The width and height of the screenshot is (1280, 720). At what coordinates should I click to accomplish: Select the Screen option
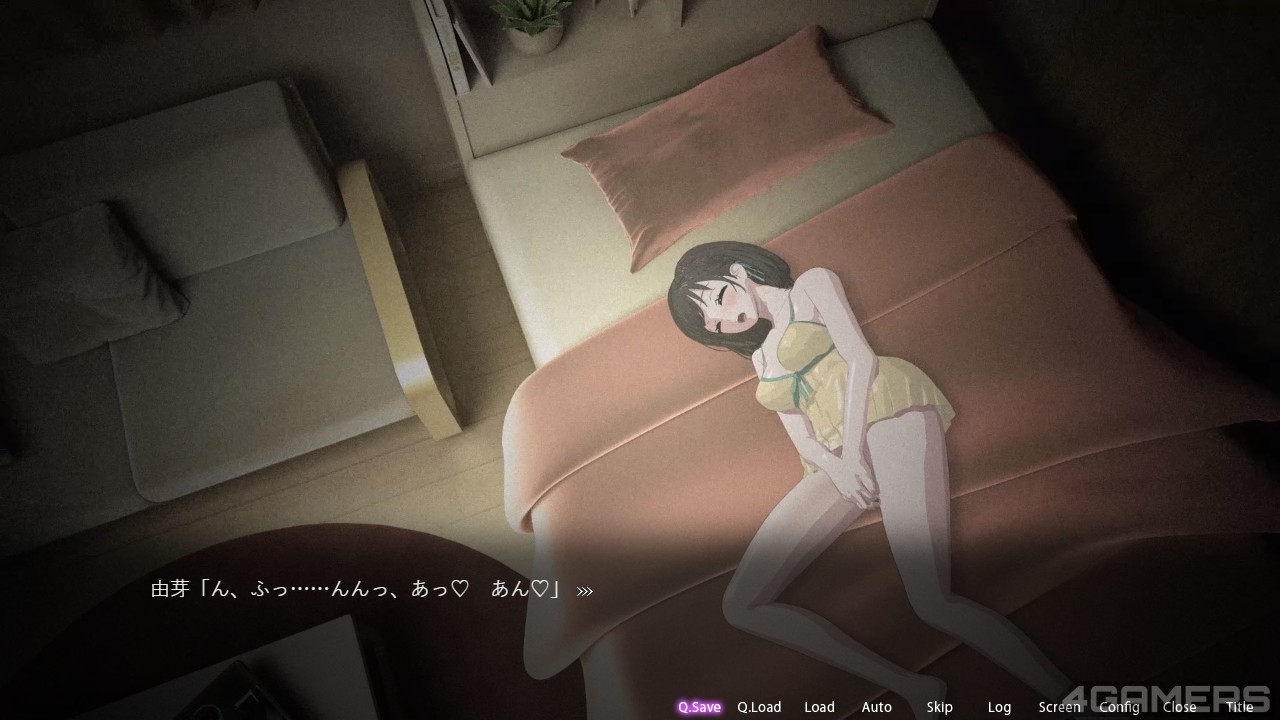1059,707
